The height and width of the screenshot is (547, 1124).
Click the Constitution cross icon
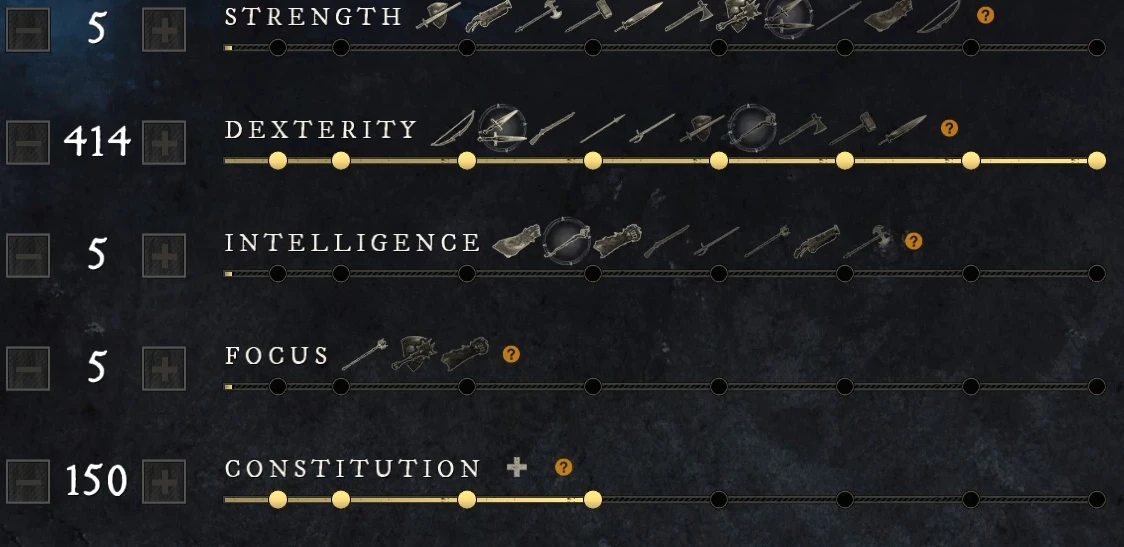[x=516, y=467]
